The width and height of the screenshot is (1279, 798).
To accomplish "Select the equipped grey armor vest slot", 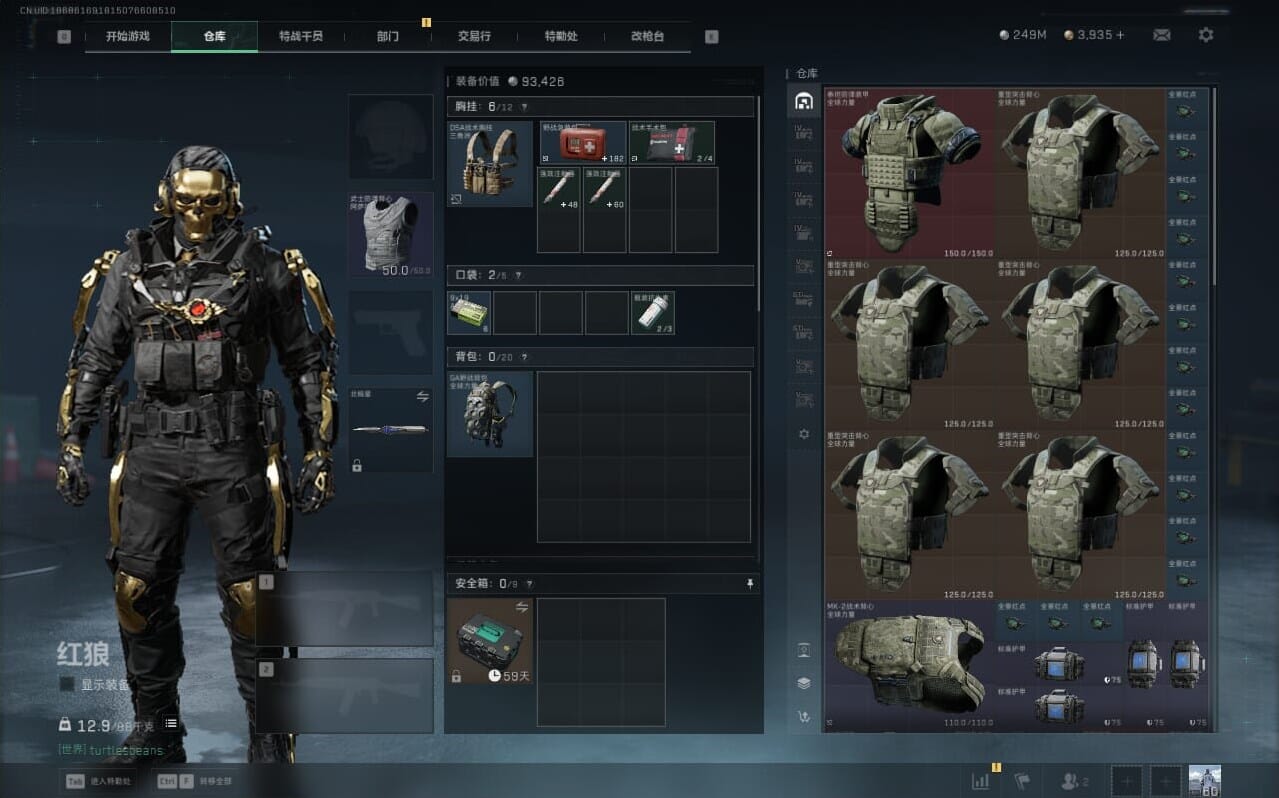I will coord(390,234).
